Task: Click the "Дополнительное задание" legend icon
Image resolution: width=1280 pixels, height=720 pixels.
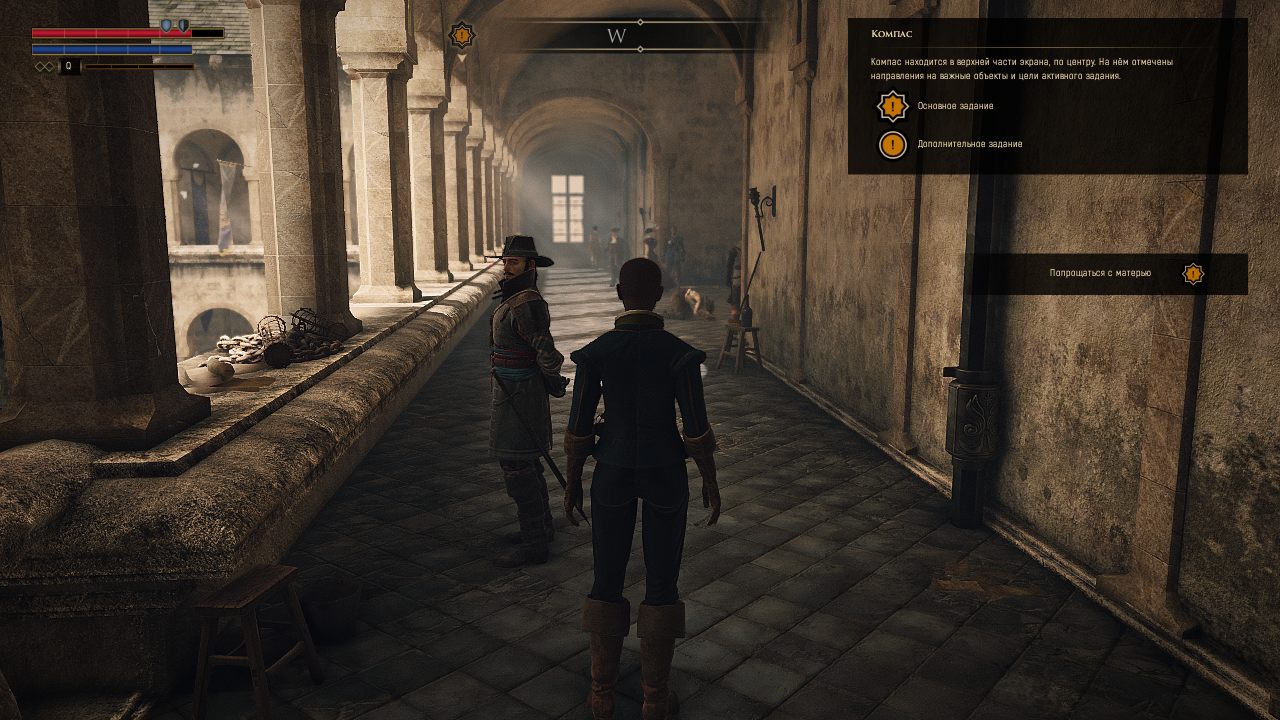Action: pos(892,144)
